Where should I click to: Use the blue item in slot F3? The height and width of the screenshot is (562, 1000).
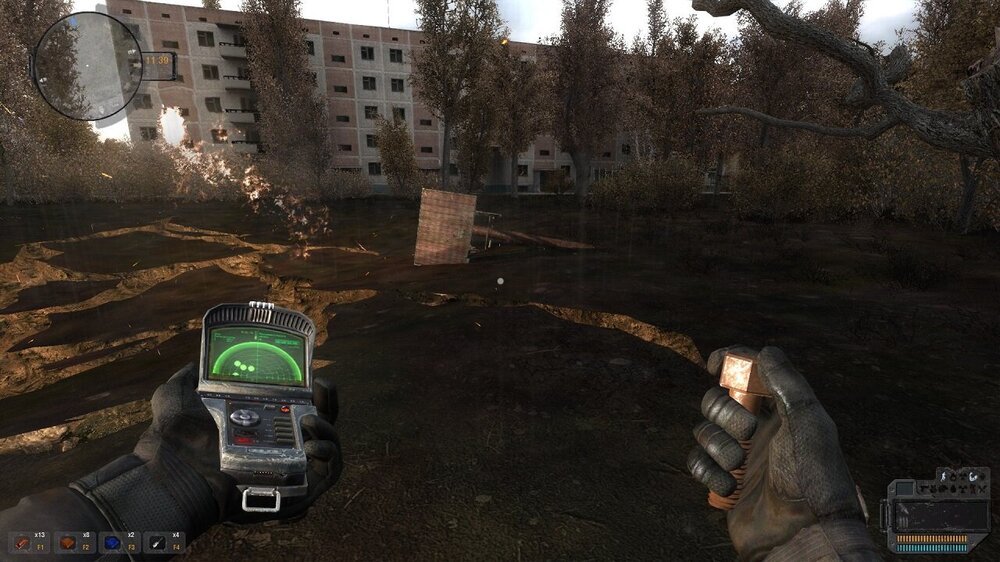[x=113, y=541]
